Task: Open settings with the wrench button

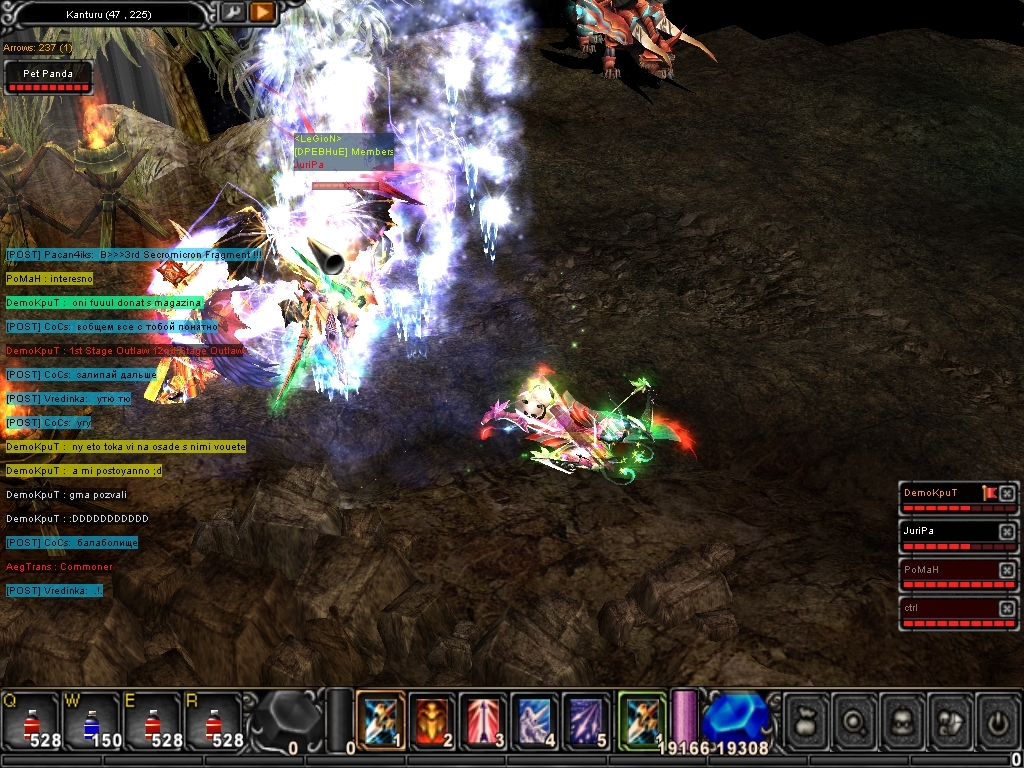Action: click(232, 13)
